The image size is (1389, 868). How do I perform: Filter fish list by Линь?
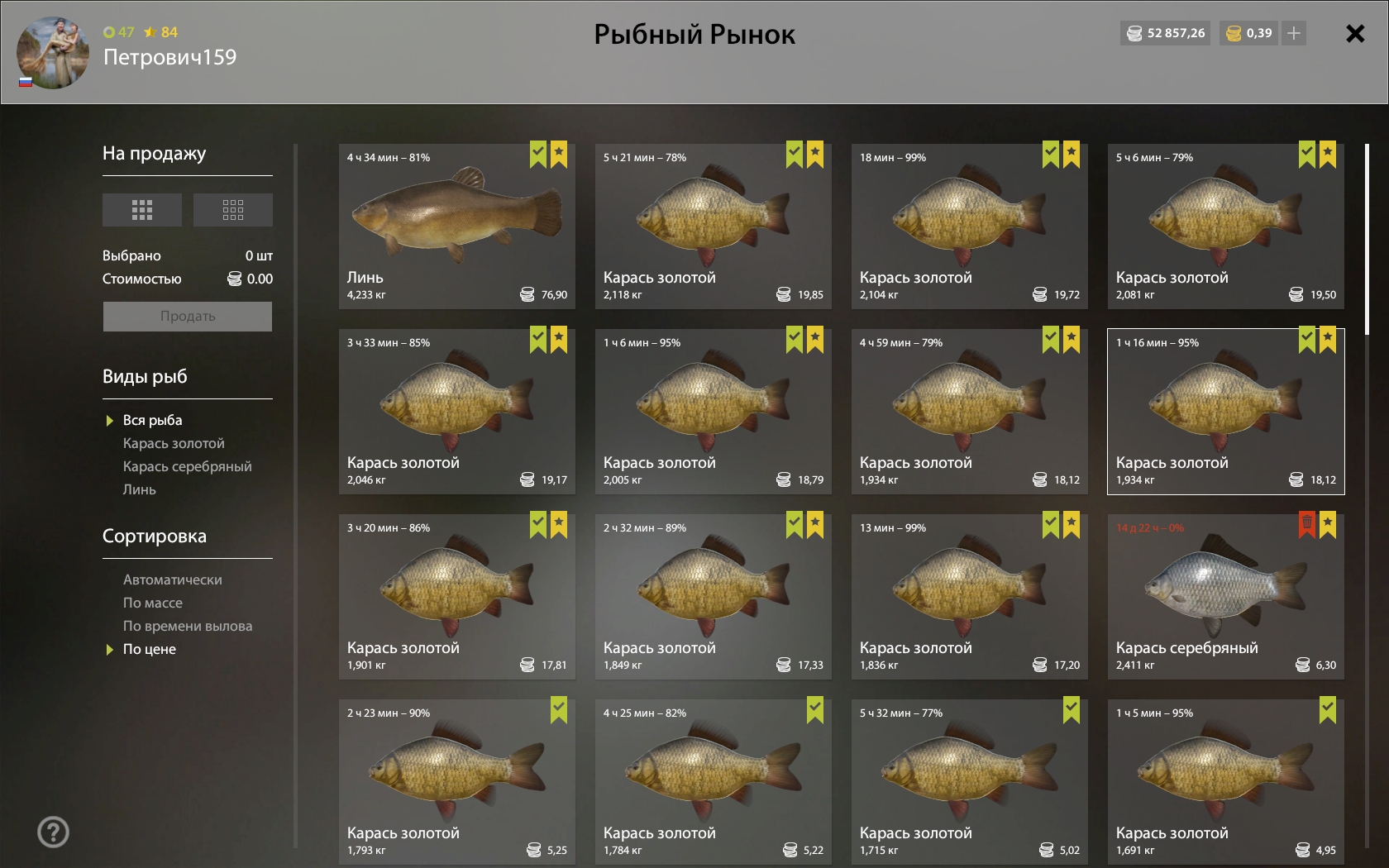tap(139, 490)
